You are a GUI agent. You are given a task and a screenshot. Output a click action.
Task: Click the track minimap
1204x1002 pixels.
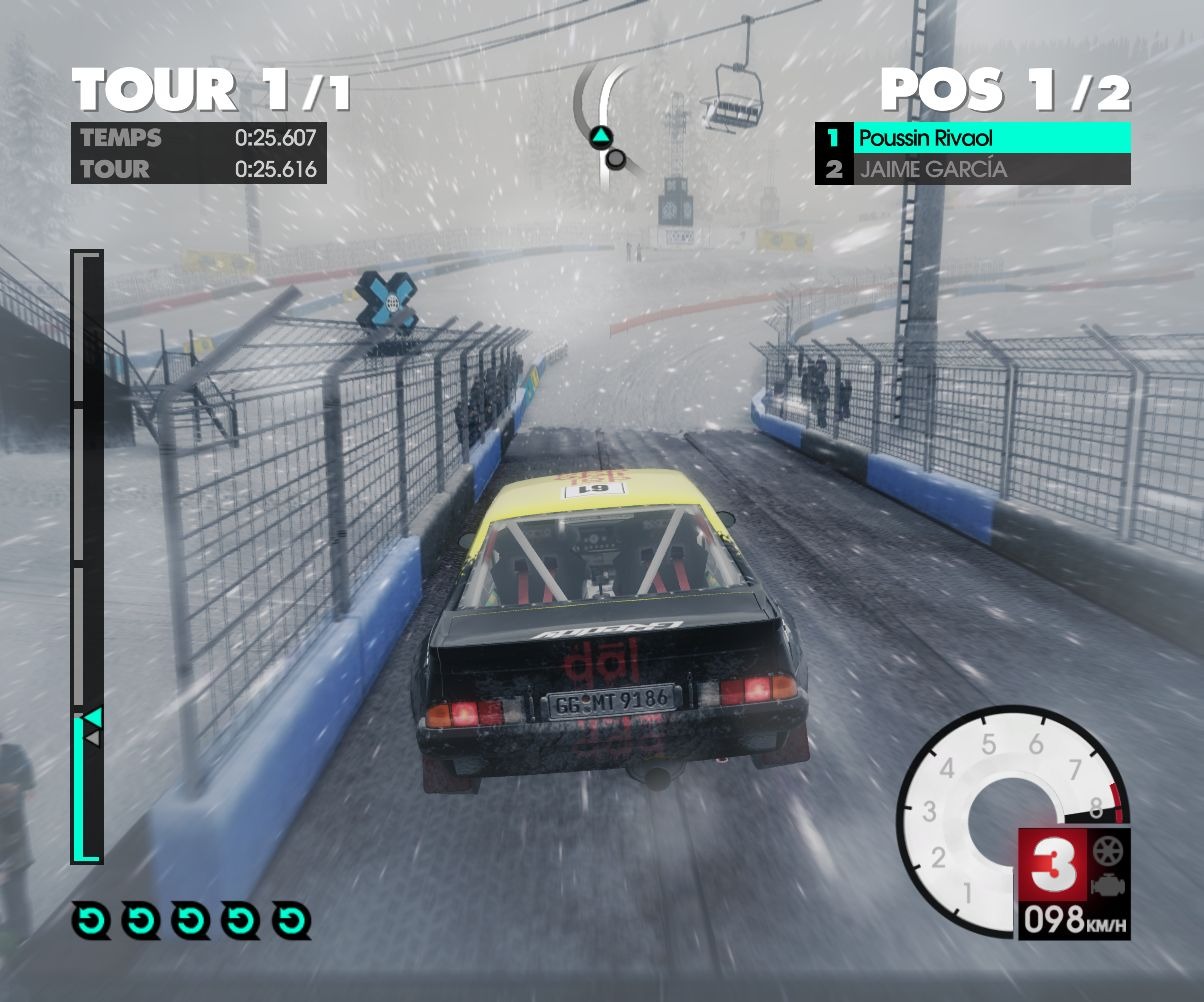tap(605, 128)
